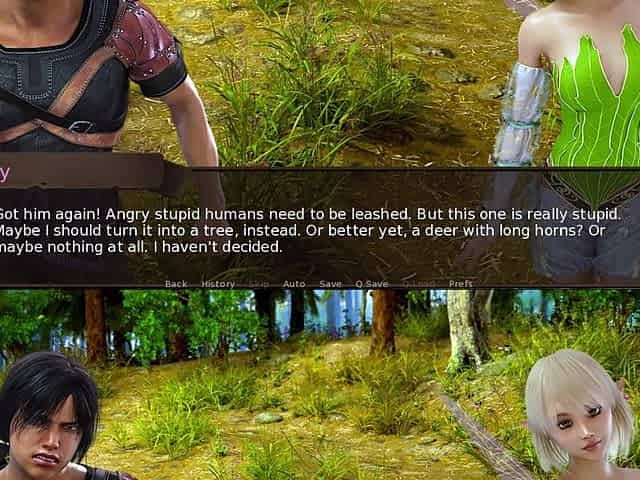Viewport: 640px width, 480px height.
Task: Quick save with Q.Save
Action: 372,284
